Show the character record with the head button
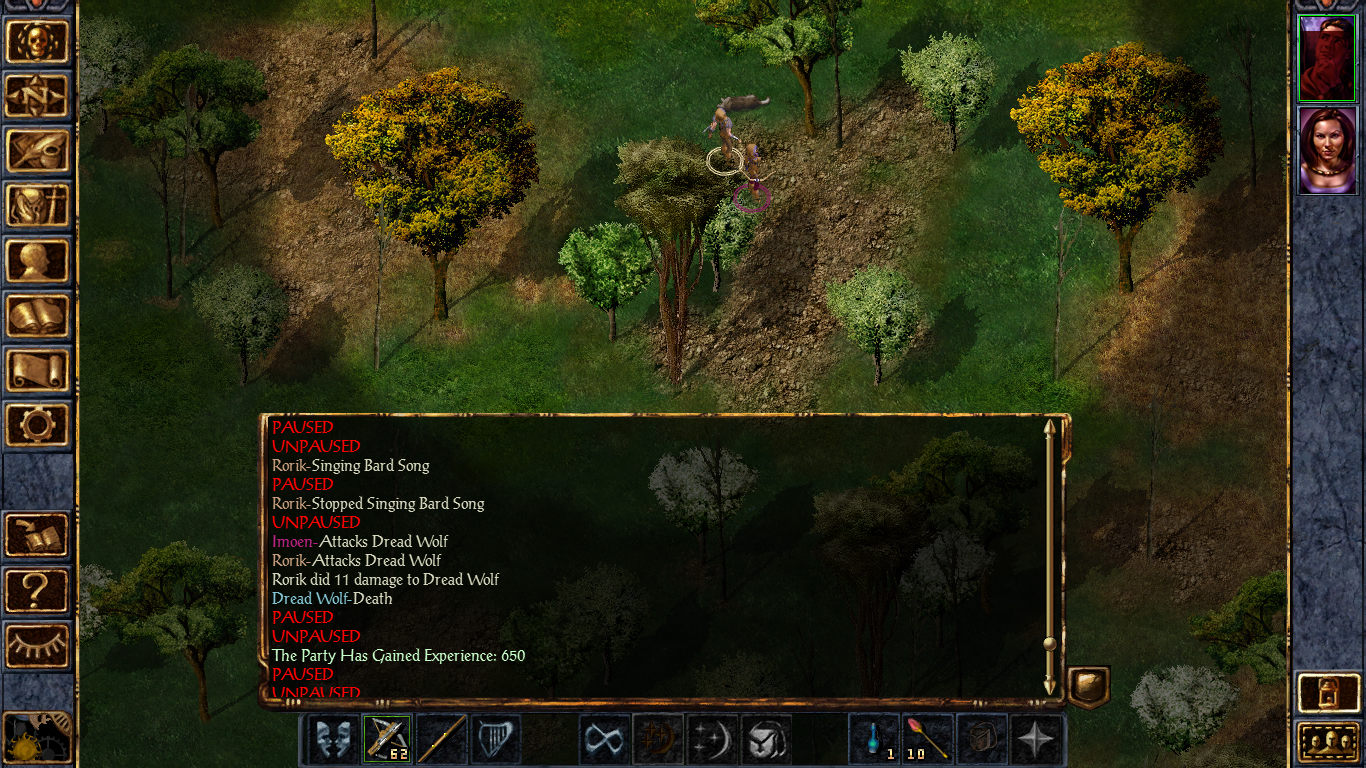The image size is (1366, 768). tap(38, 261)
